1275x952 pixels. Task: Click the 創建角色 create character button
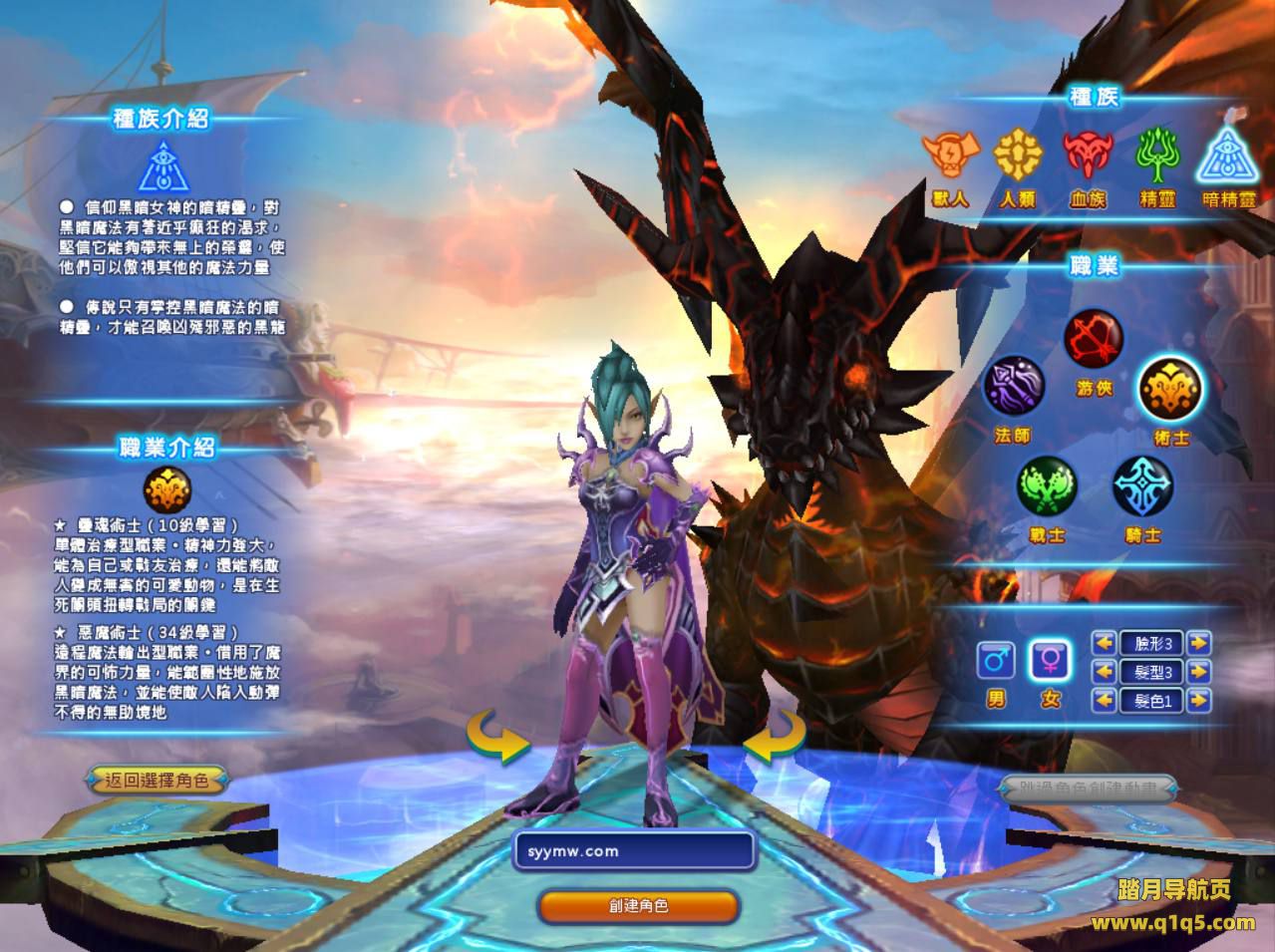[638, 906]
